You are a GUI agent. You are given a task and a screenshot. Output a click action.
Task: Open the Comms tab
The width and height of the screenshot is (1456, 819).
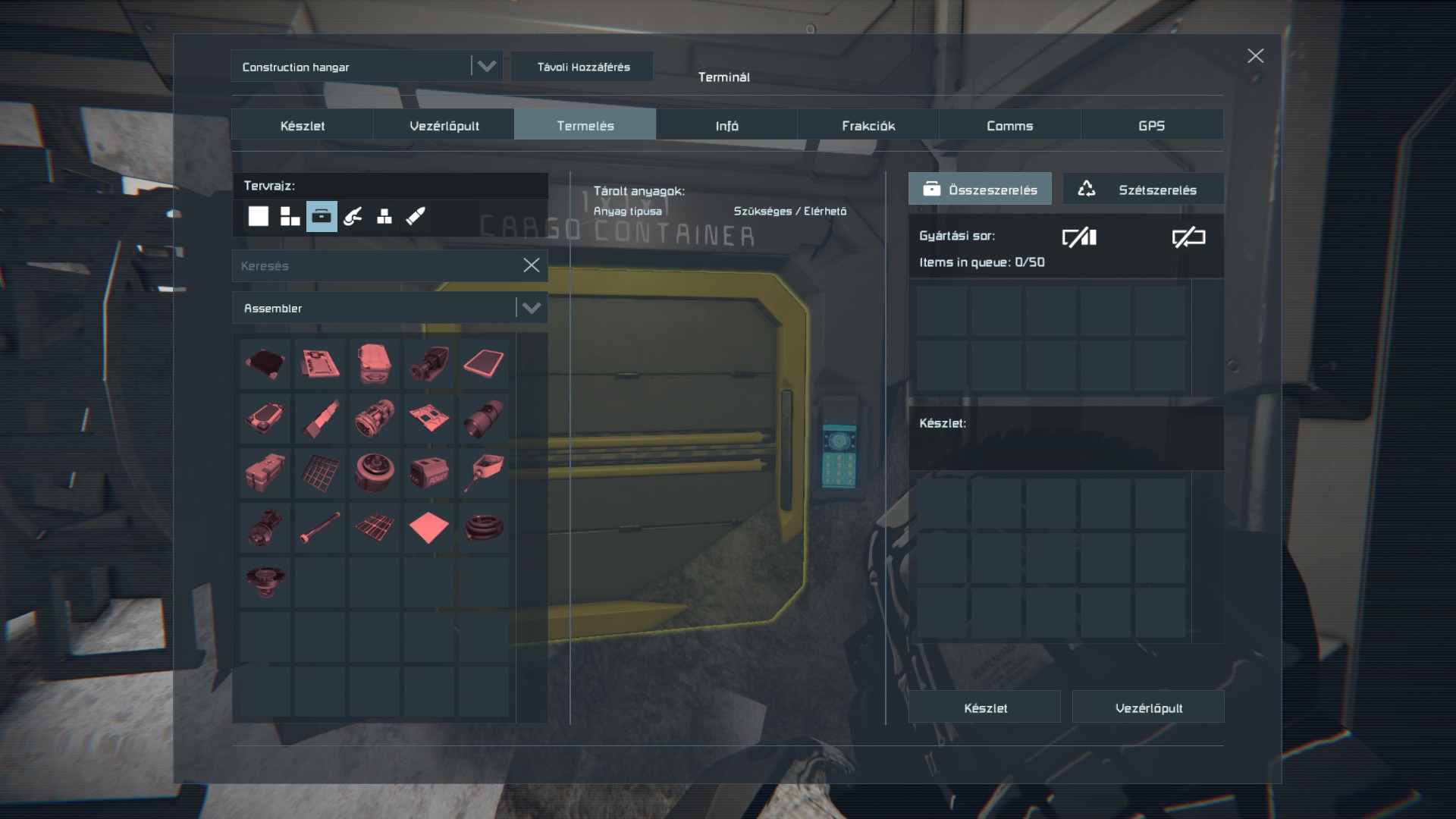coord(1009,126)
